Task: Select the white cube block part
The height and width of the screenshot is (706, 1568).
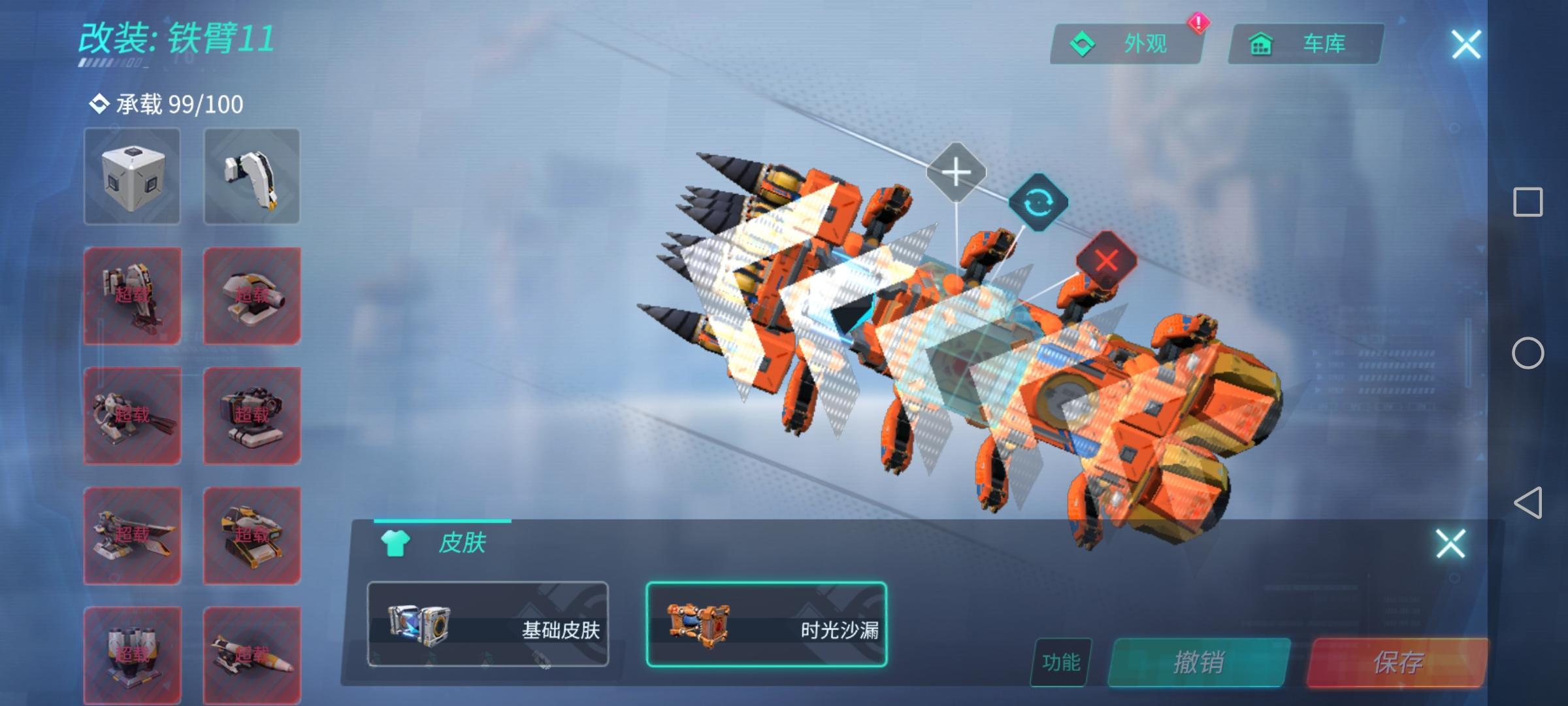Action: tap(132, 176)
